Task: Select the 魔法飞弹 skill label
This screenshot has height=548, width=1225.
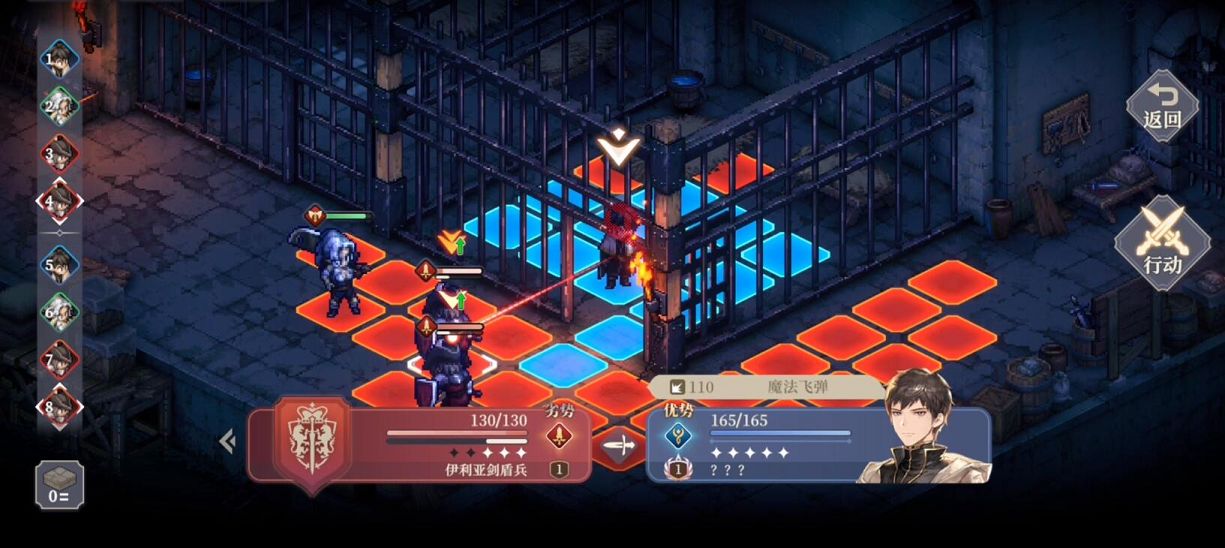Action: [770, 387]
